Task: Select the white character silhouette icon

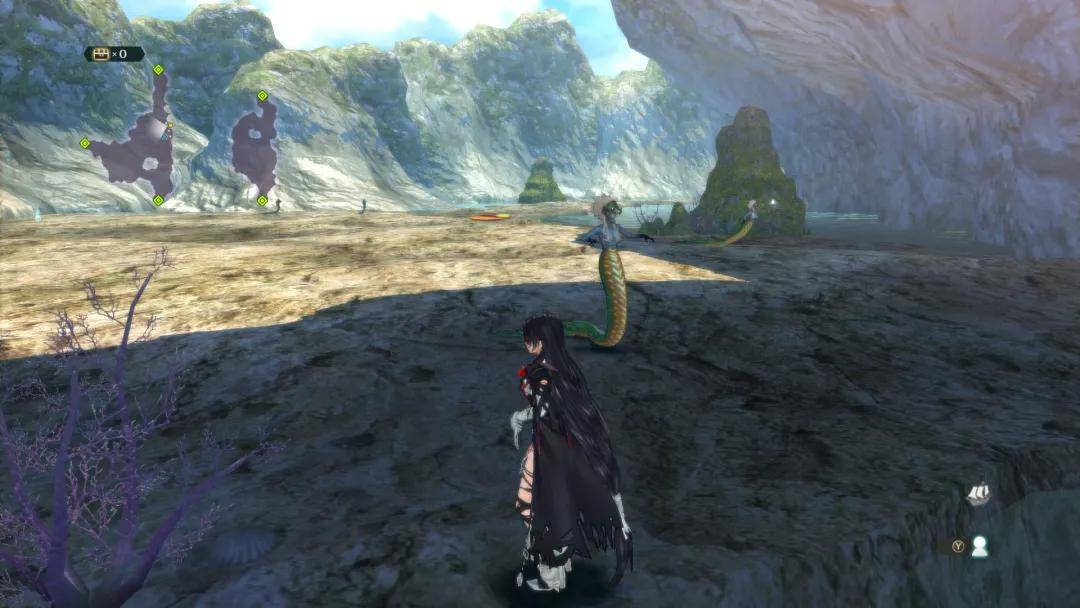Action: 980,546
